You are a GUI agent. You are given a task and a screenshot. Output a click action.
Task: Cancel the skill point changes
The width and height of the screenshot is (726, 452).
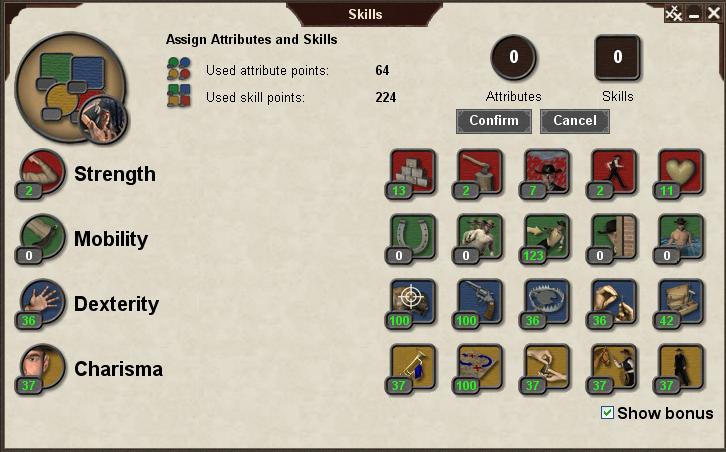coord(574,121)
